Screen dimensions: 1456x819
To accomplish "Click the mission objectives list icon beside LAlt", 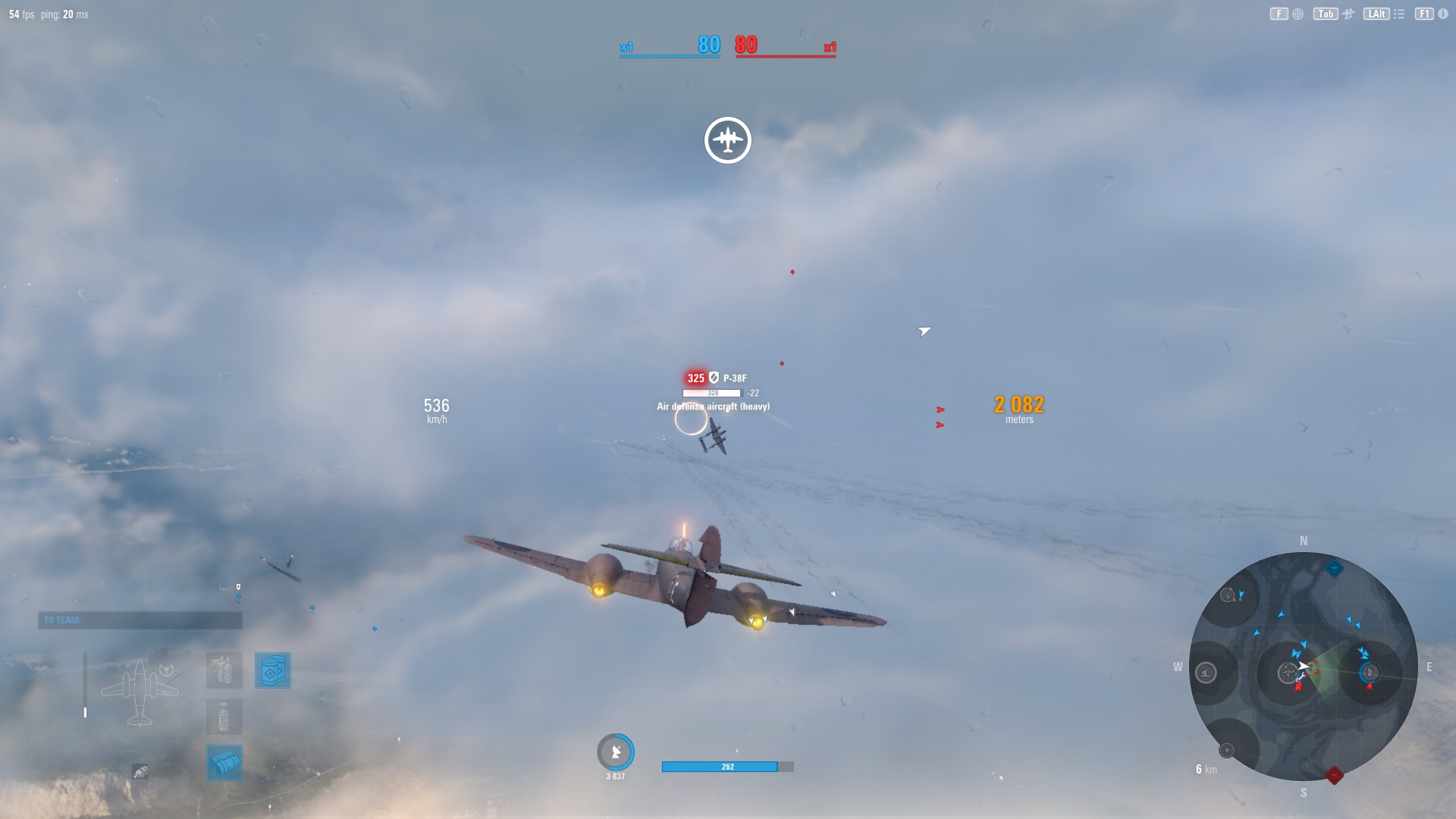I will click(1399, 14).
